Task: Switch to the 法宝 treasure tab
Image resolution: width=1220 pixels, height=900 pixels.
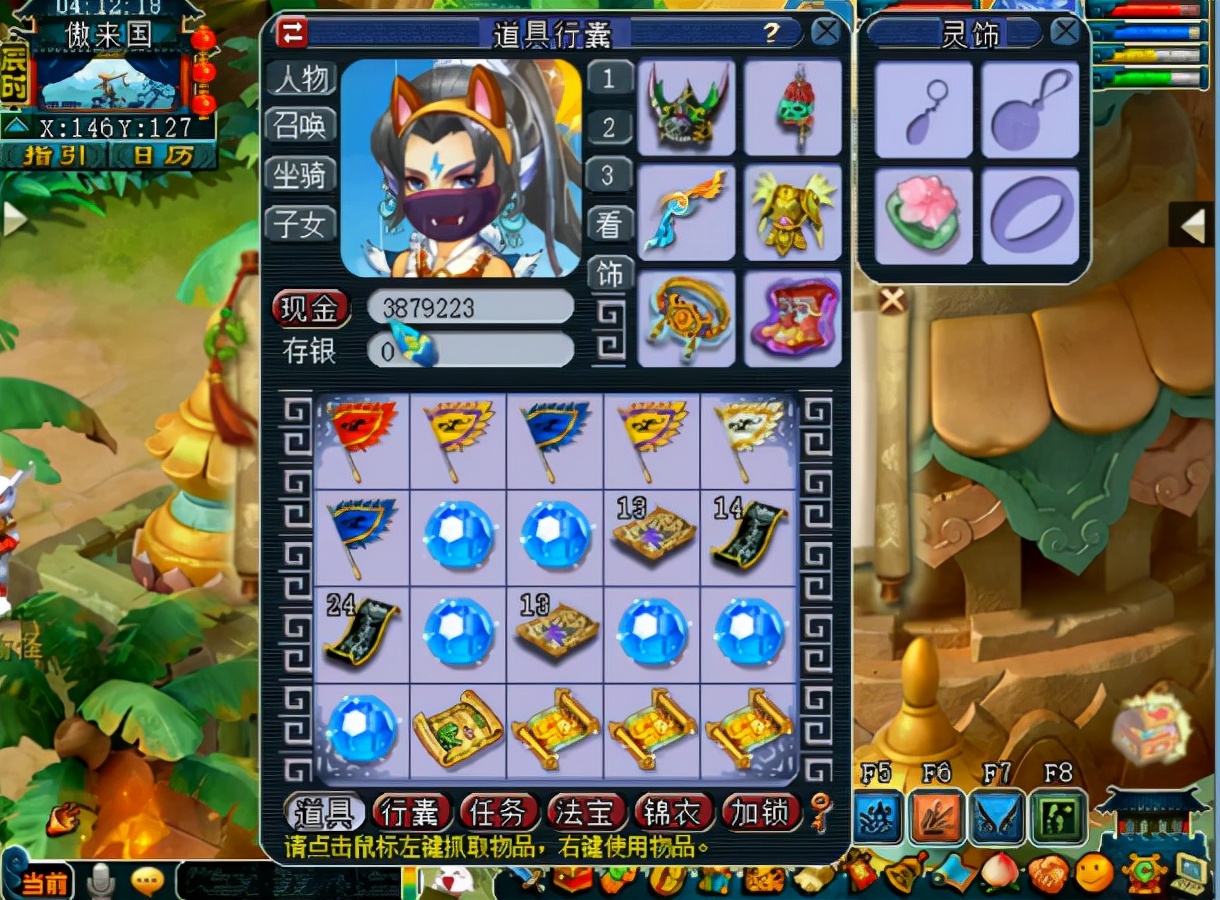Action: coord(586,813)
